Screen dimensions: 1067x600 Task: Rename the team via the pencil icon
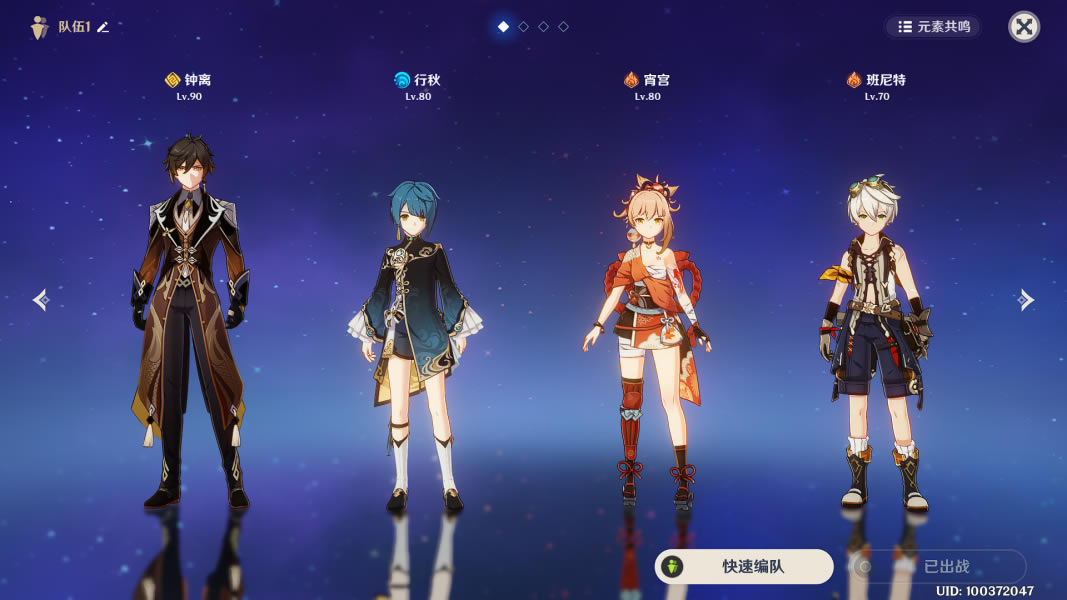coord(103,27)
